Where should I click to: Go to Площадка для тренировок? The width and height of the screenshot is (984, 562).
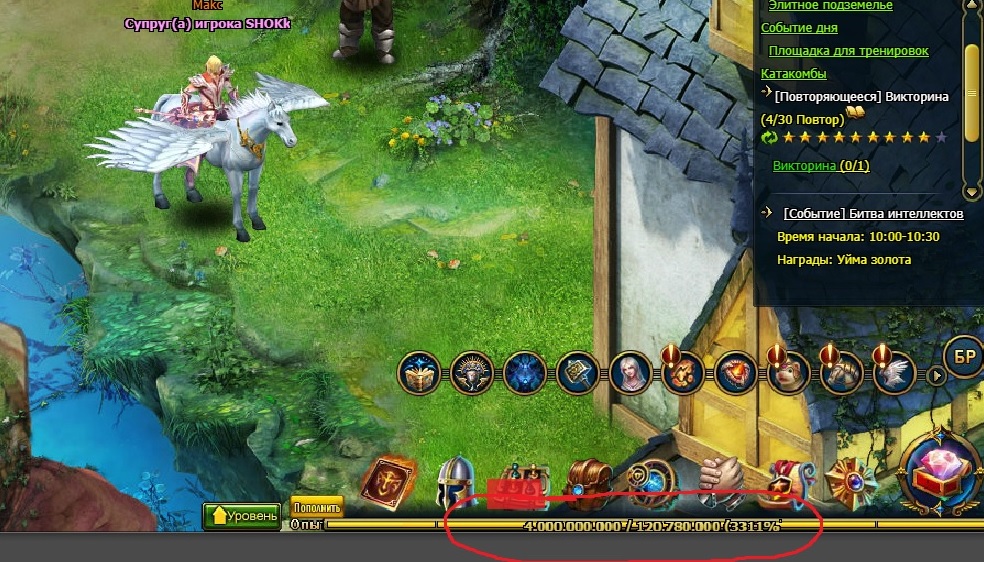click(848, 51)
